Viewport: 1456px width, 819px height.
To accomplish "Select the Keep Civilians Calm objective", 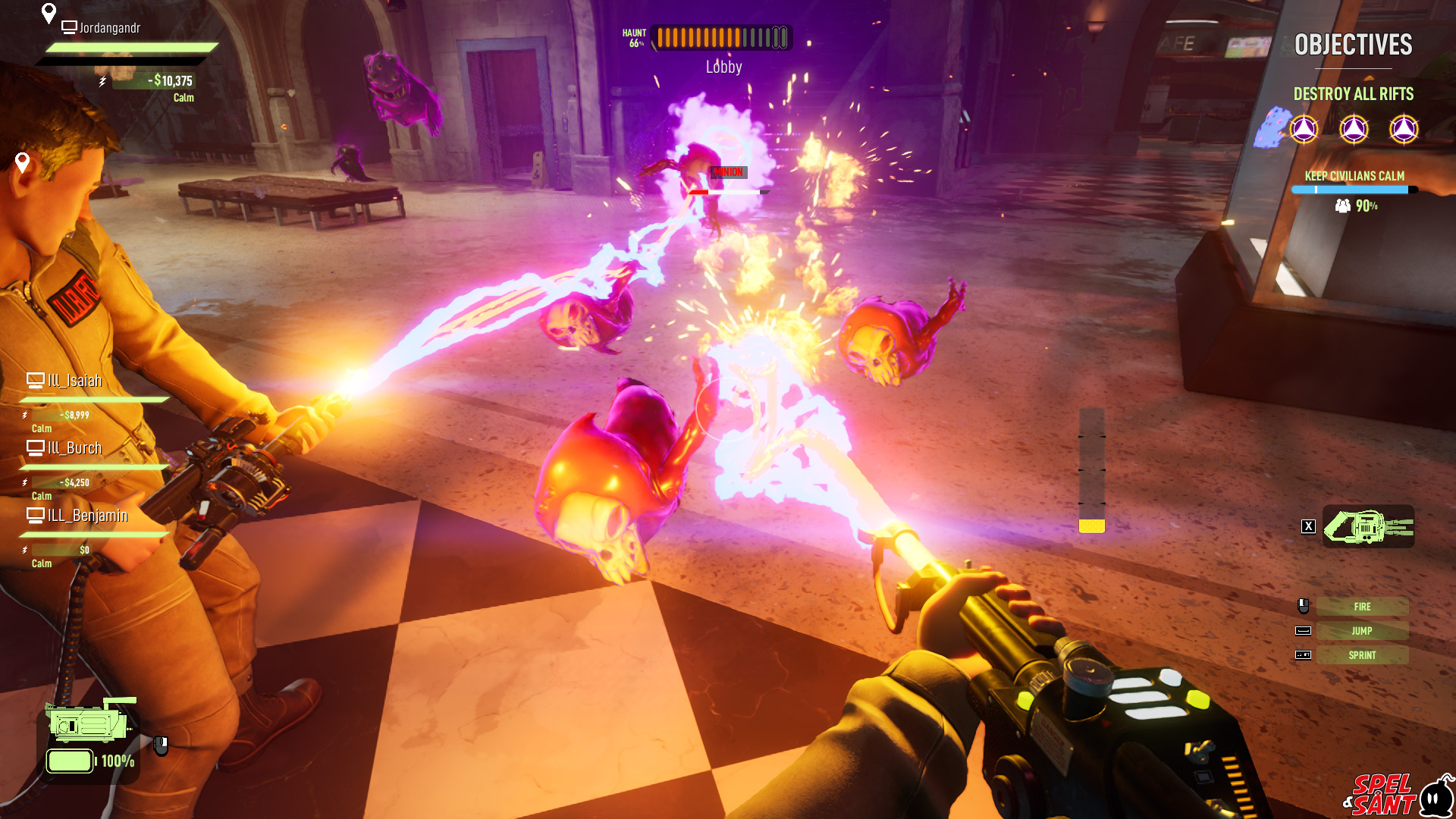I will coord(1354,176).
